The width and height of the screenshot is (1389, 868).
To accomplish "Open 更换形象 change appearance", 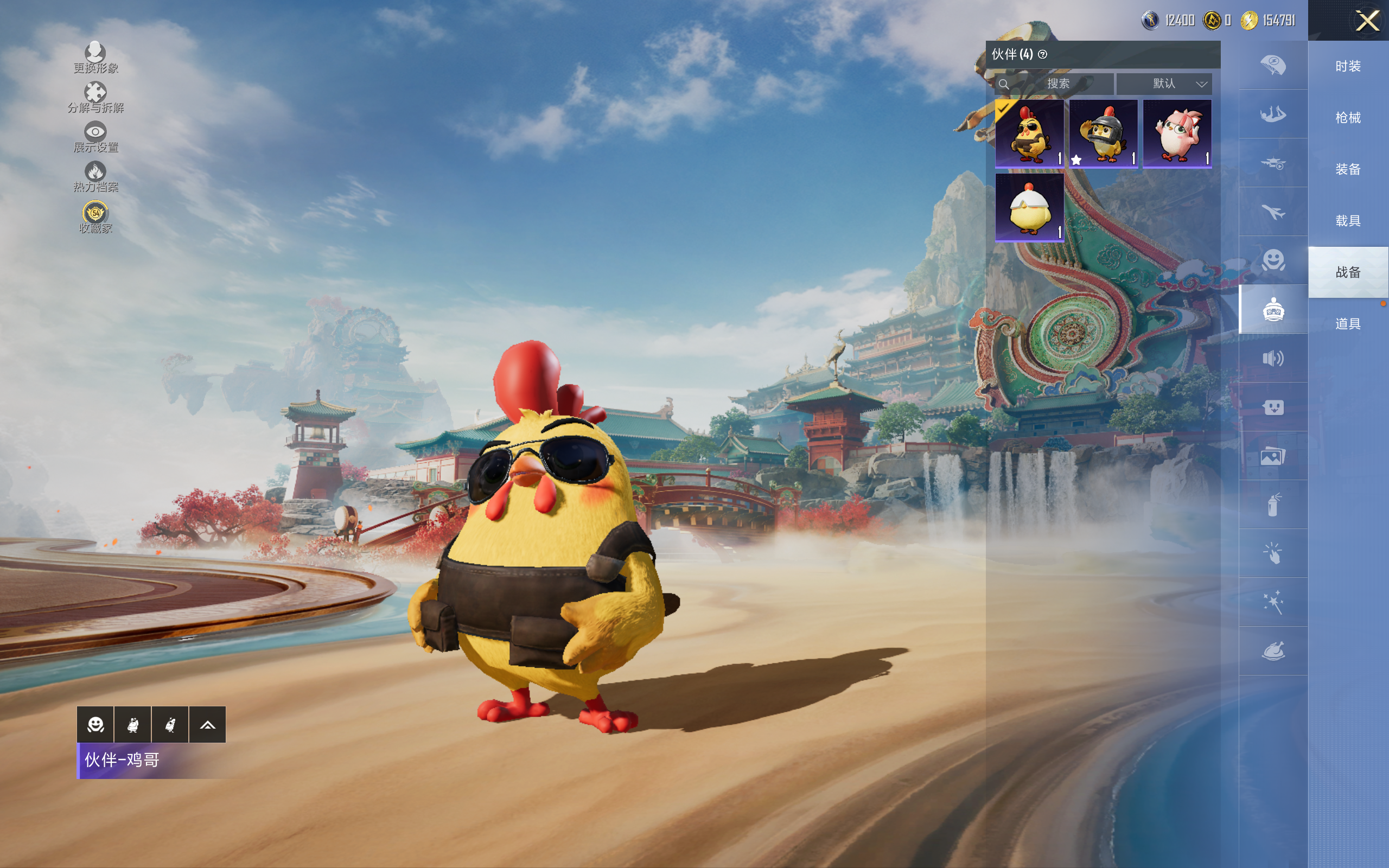I will tap(95, 58).
